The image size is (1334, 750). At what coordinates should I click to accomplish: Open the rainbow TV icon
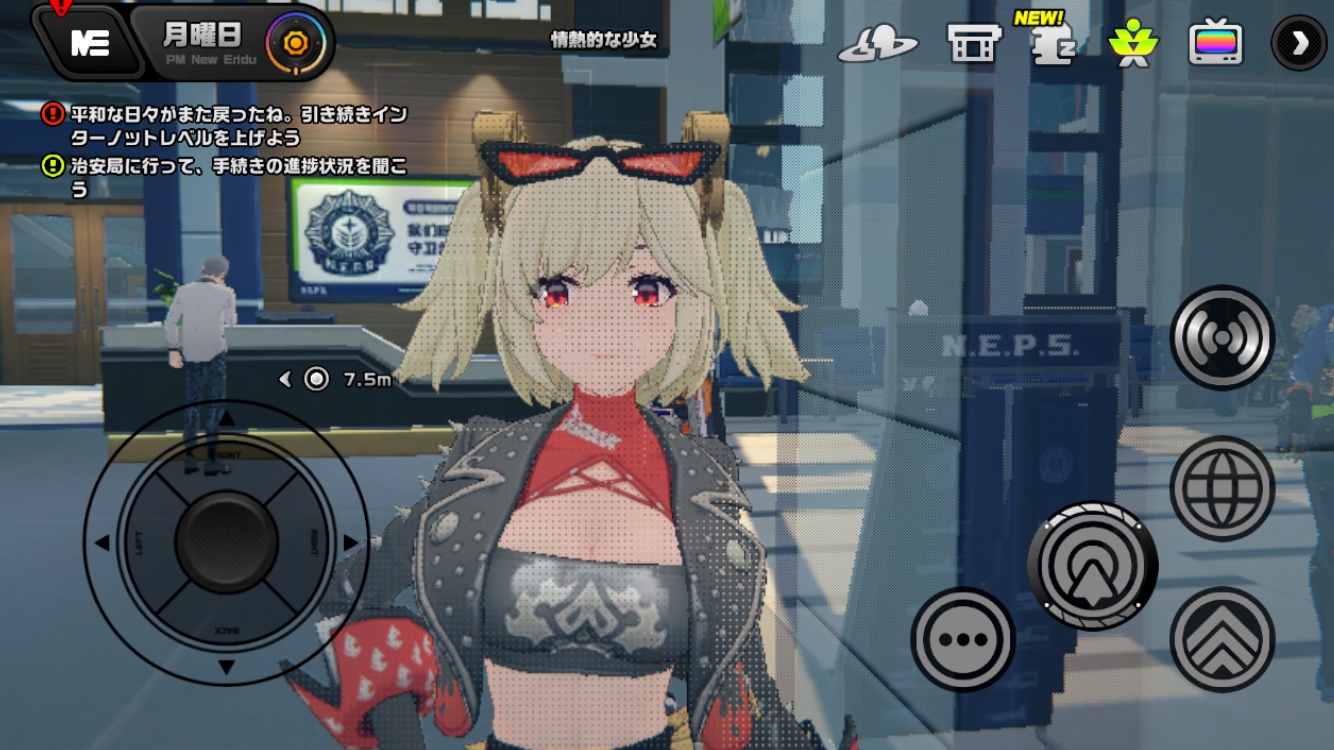(1215, 44)
